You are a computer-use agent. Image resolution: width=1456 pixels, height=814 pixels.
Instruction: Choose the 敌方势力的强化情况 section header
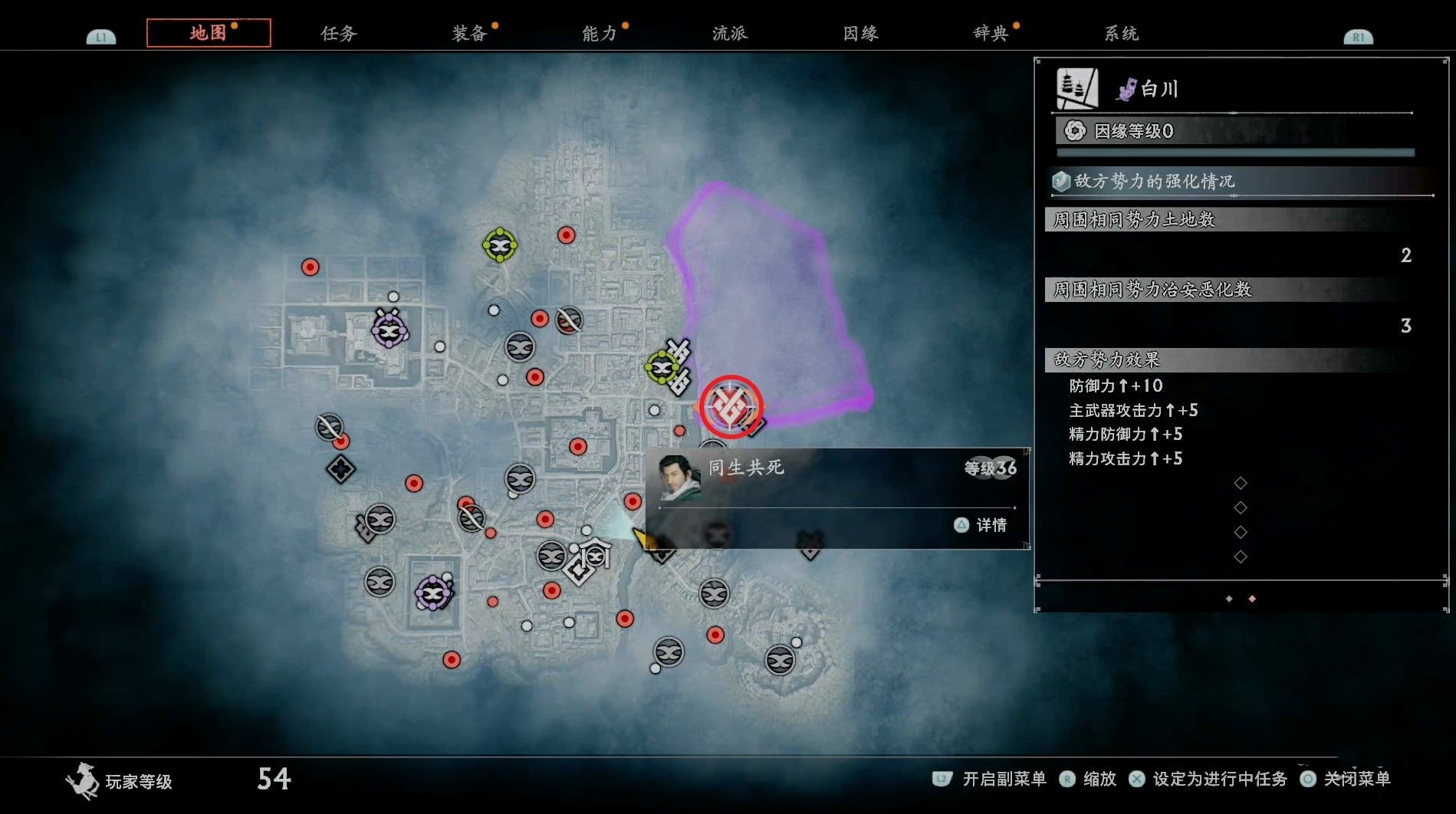point(1154,182)
